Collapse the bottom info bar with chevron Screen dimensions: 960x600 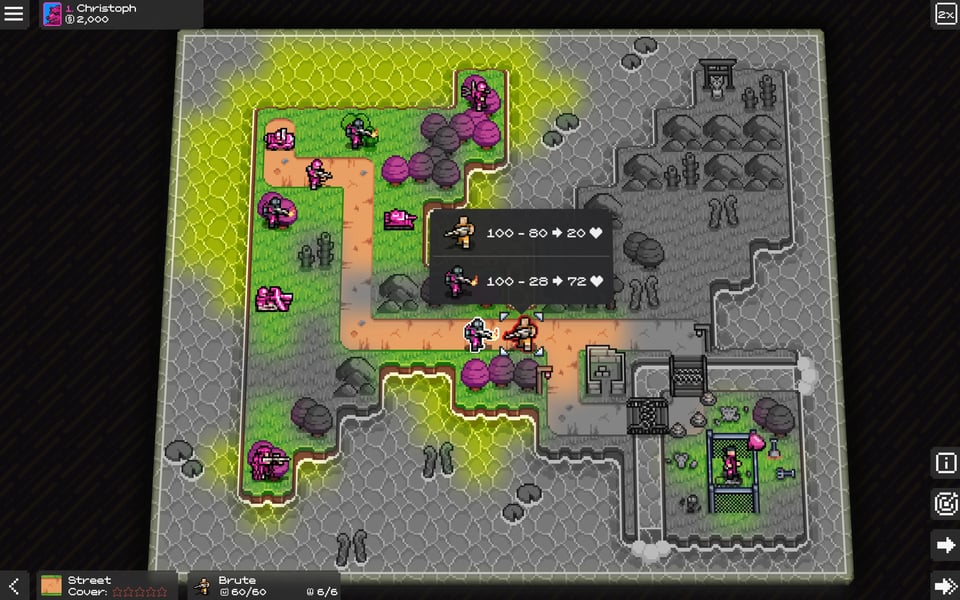[x=14, y=585]
